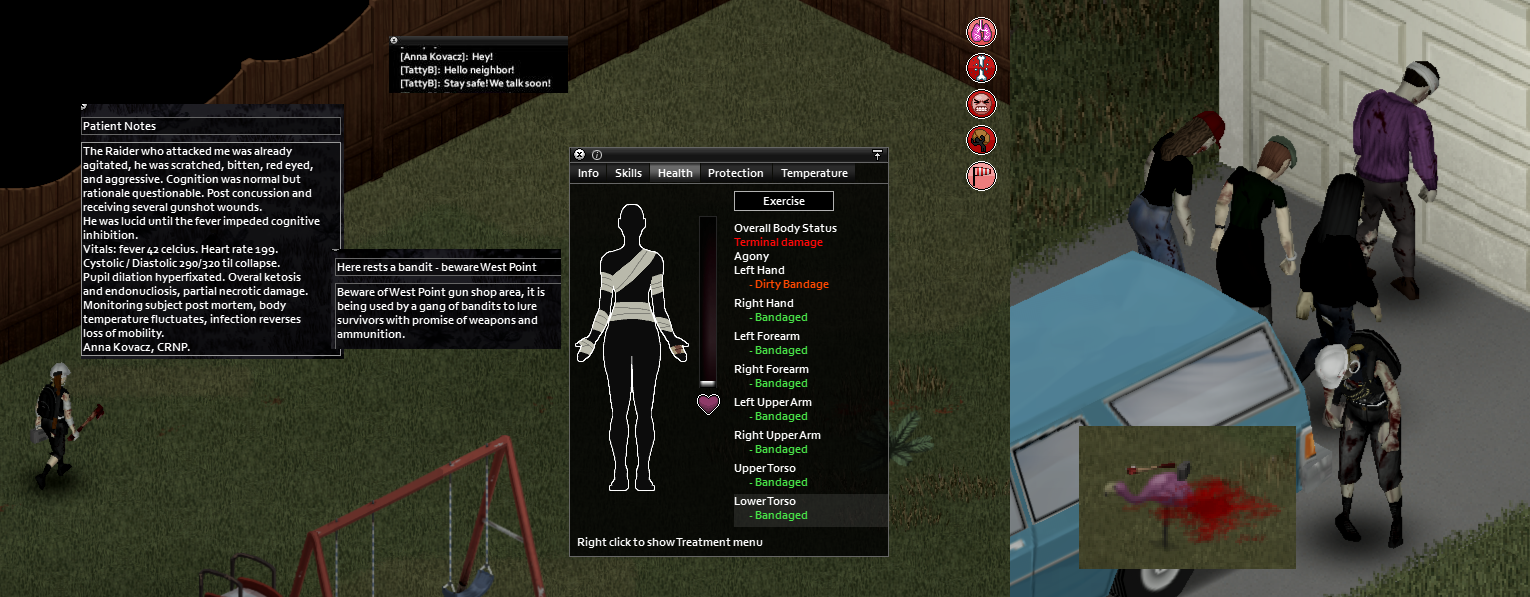Click the broken bone injury moodle
1530x597 pixels.
tap(981, 68)
